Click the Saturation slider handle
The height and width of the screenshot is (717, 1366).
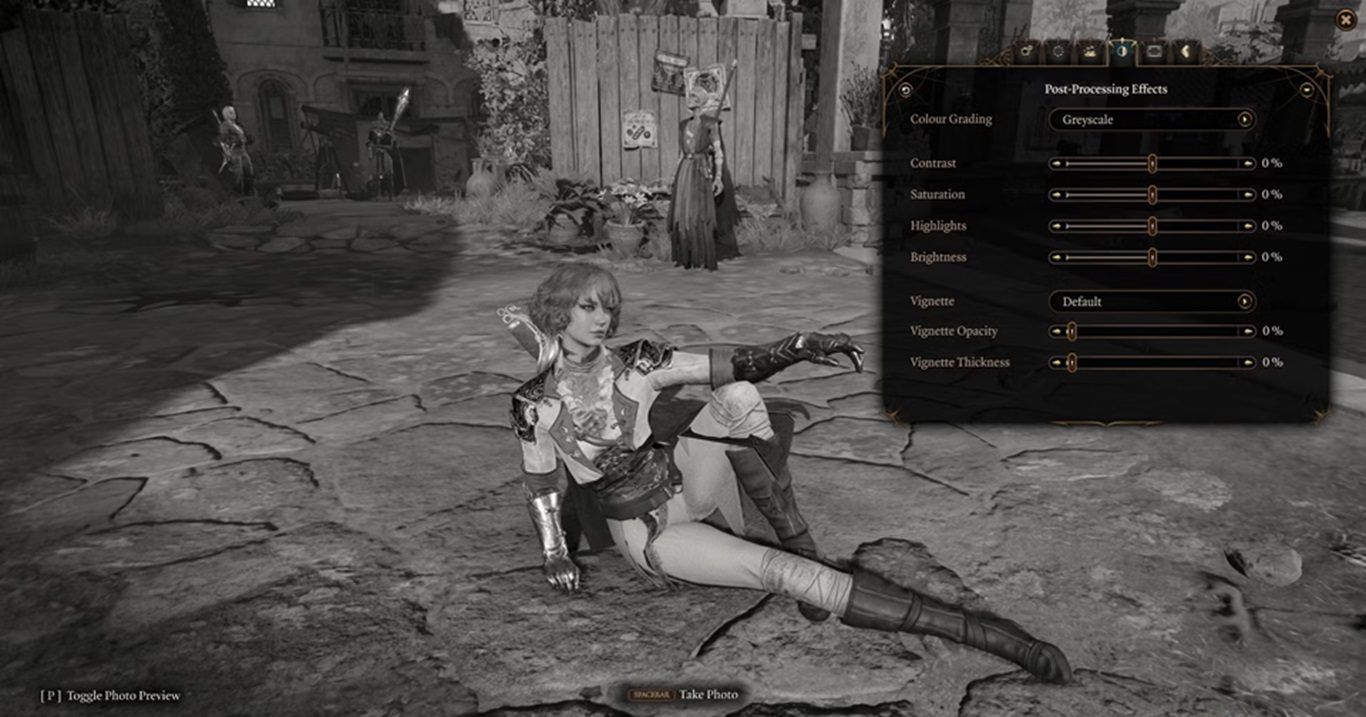(x=1152, y=194)
